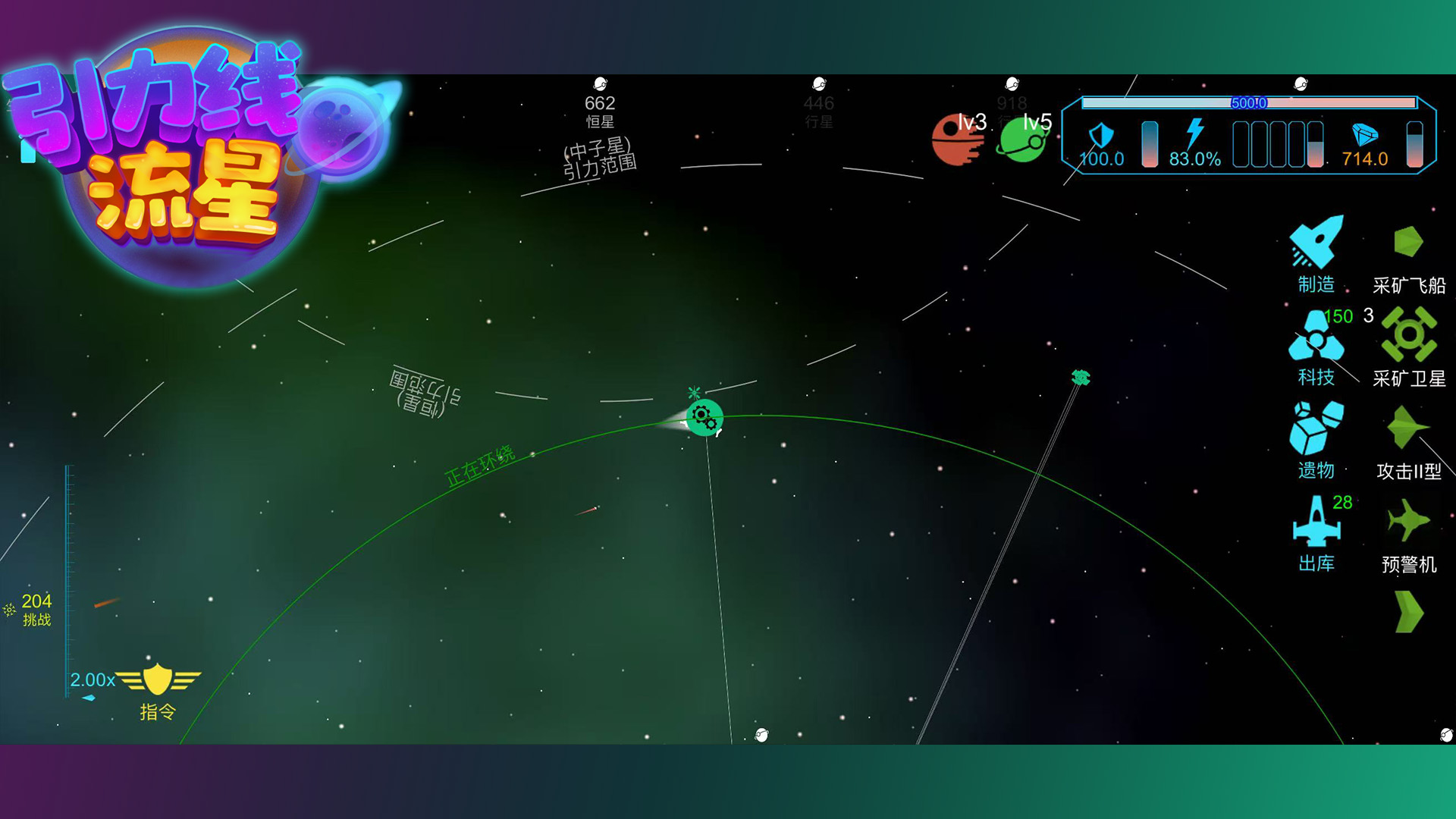
Task: Toggle the 2.00x speed multiplier
Action: [x=91, y=679]
